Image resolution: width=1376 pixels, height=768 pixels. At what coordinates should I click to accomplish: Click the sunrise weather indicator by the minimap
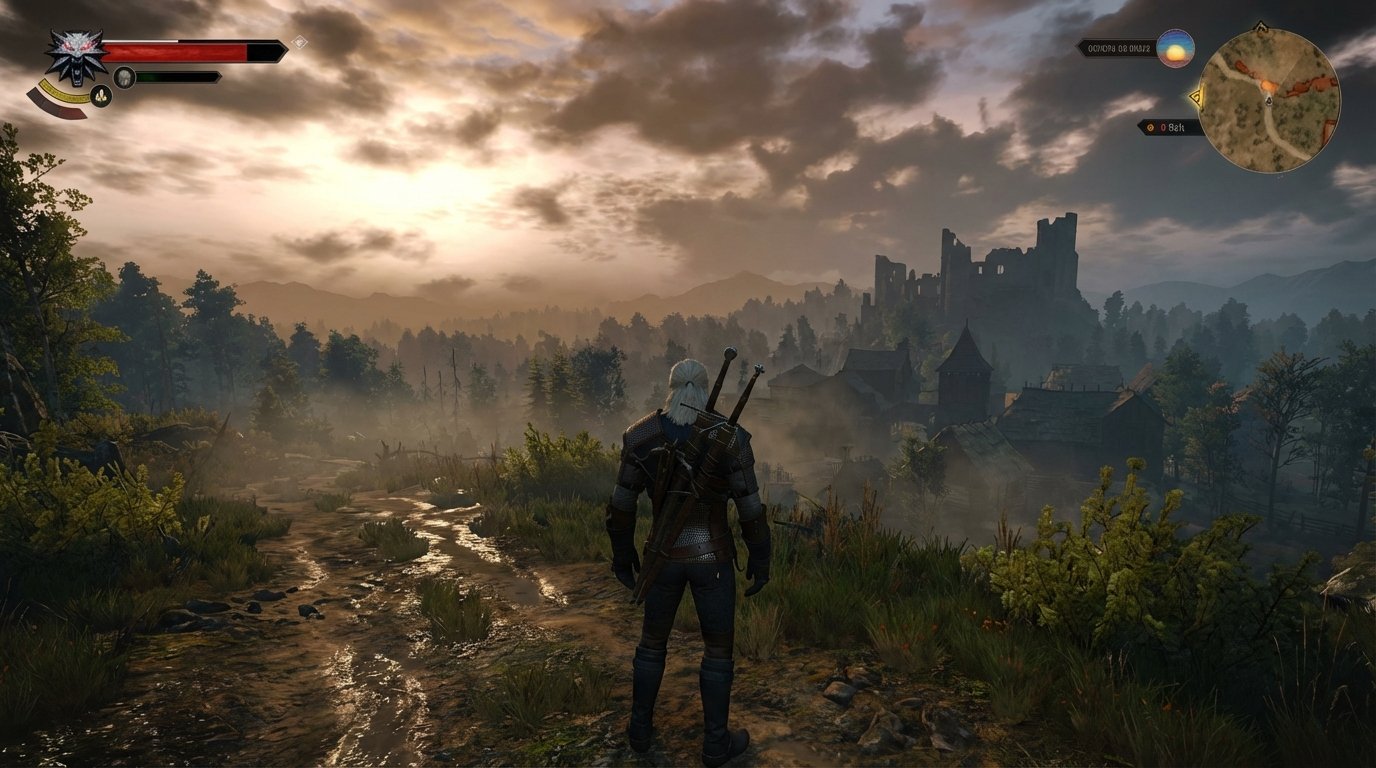(1175, 46)
